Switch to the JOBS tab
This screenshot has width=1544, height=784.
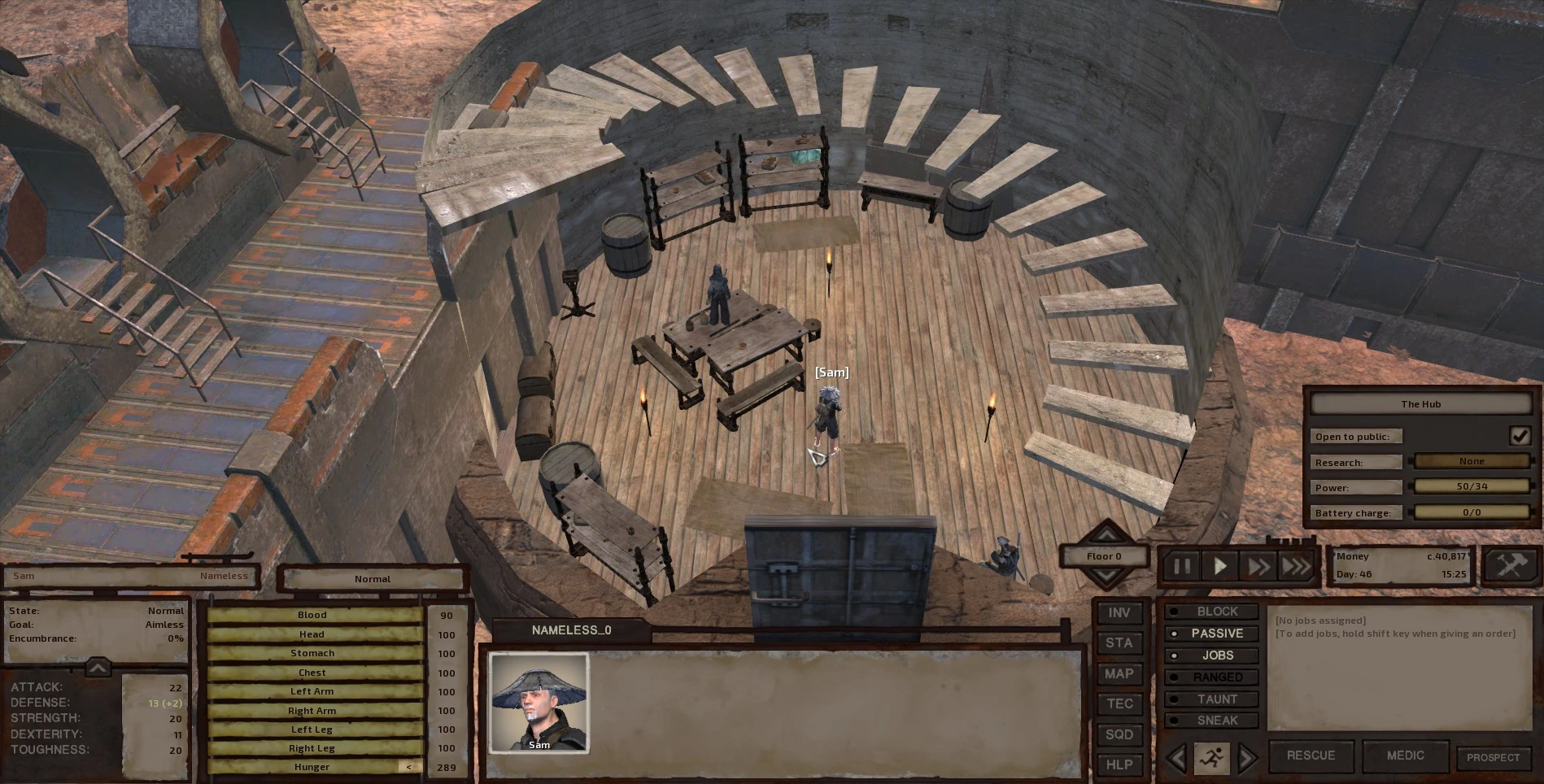pos(1213,655)
